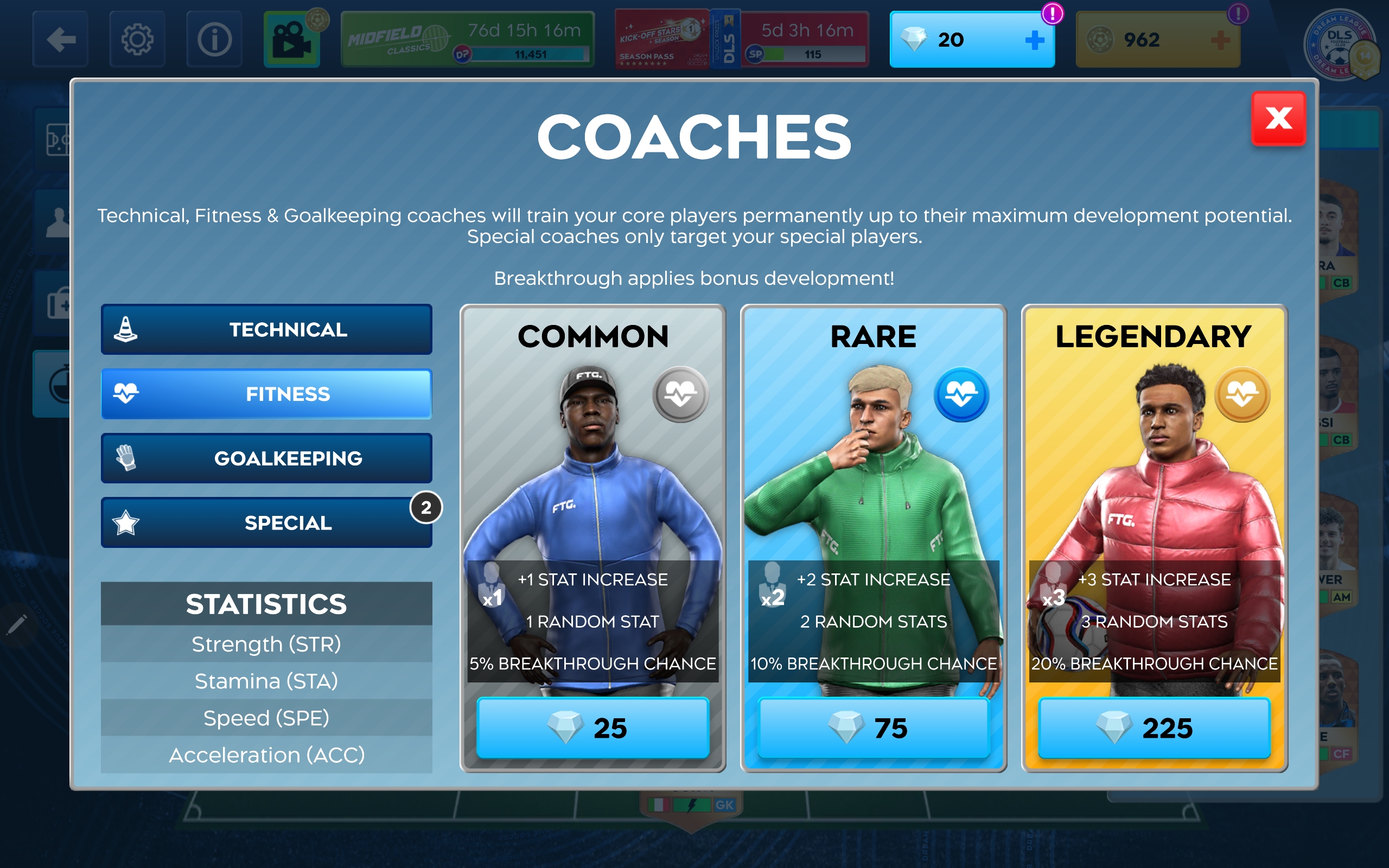Select the Fitness coaches tab
Image resolution: width=1389 pixels, height=868 pixels.
point(266,394)
